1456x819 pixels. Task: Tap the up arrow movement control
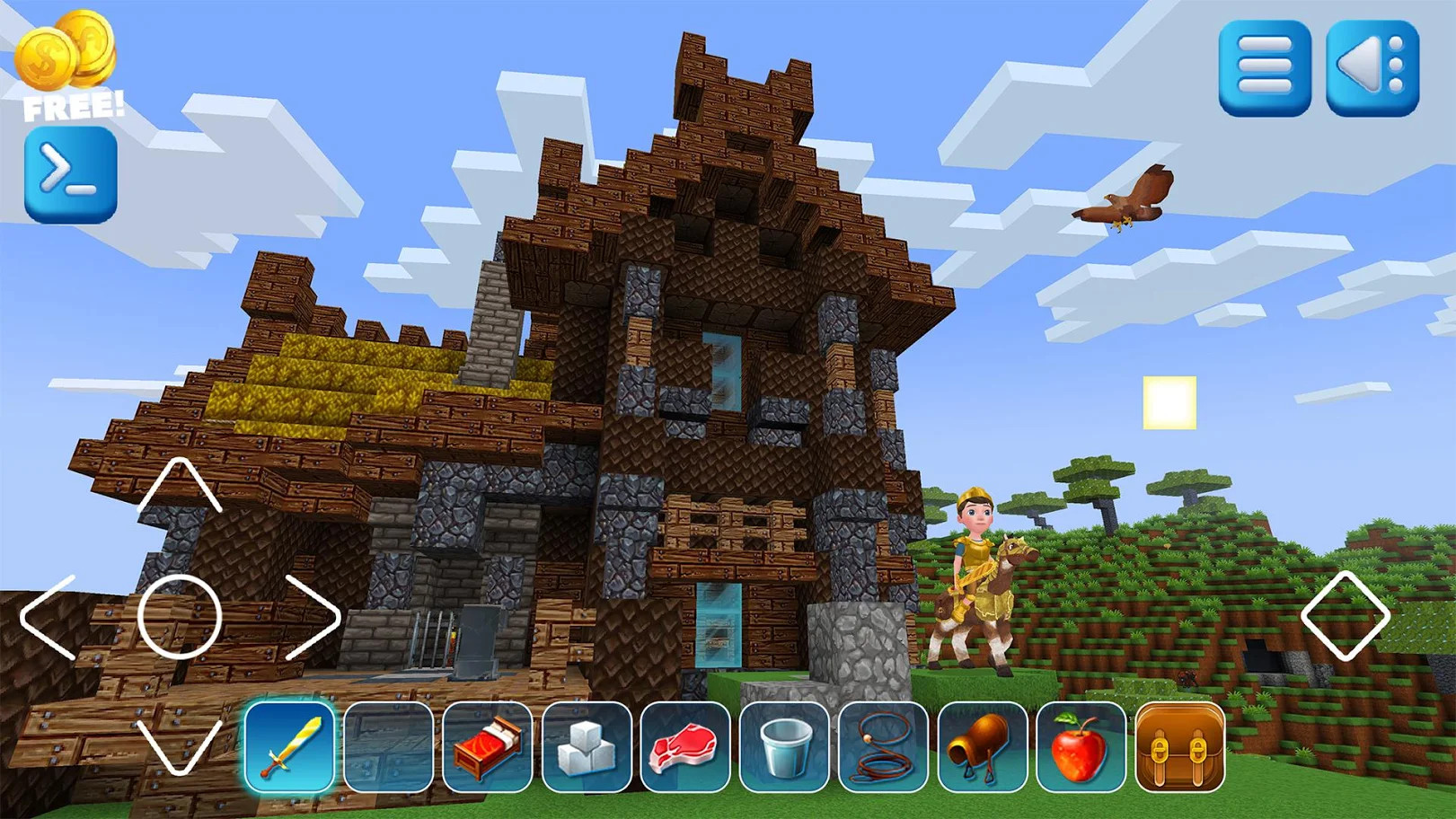(180, 485)
